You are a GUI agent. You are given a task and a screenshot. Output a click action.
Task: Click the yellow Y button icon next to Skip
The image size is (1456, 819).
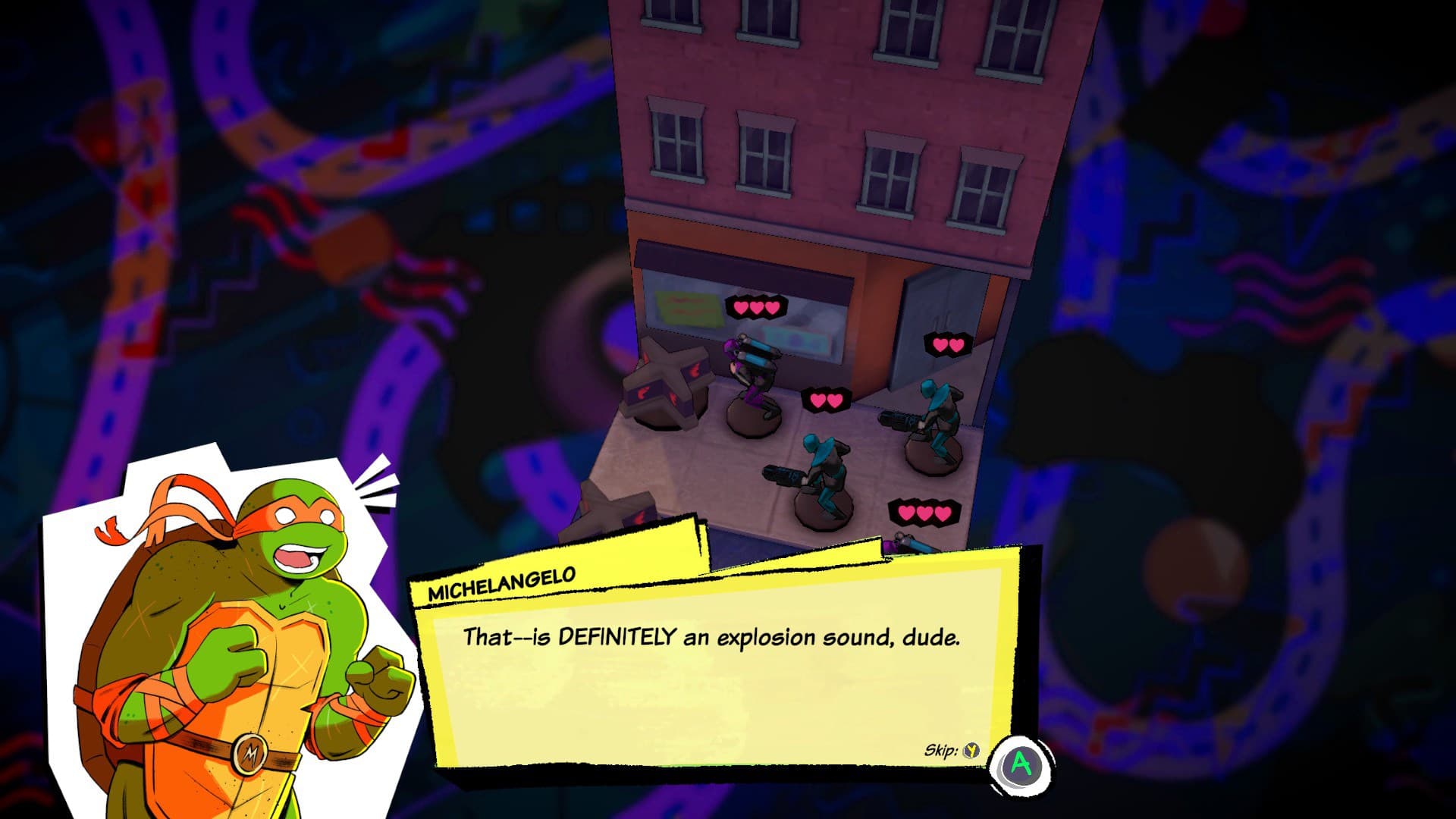[973, 750]
